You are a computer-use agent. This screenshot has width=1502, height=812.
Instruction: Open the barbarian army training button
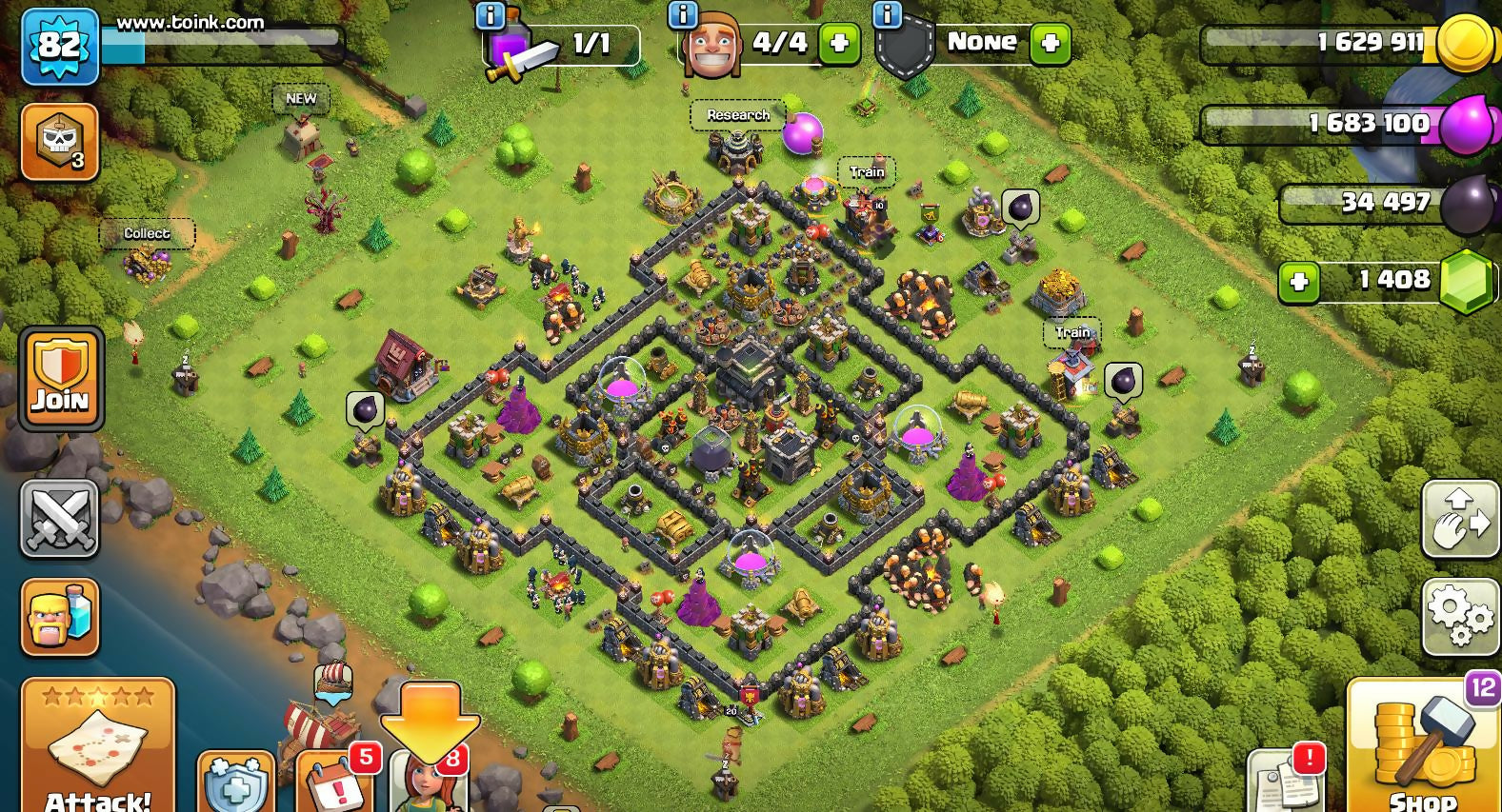(x=59, y=617)
